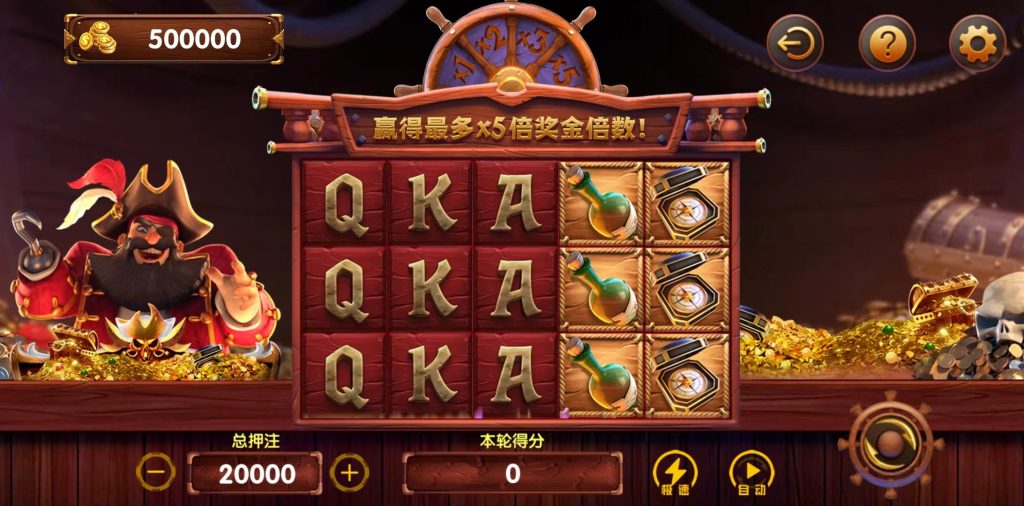The image size is (1024, 506).
Task: Click the back arrow exit button
Action: point(795,43)
